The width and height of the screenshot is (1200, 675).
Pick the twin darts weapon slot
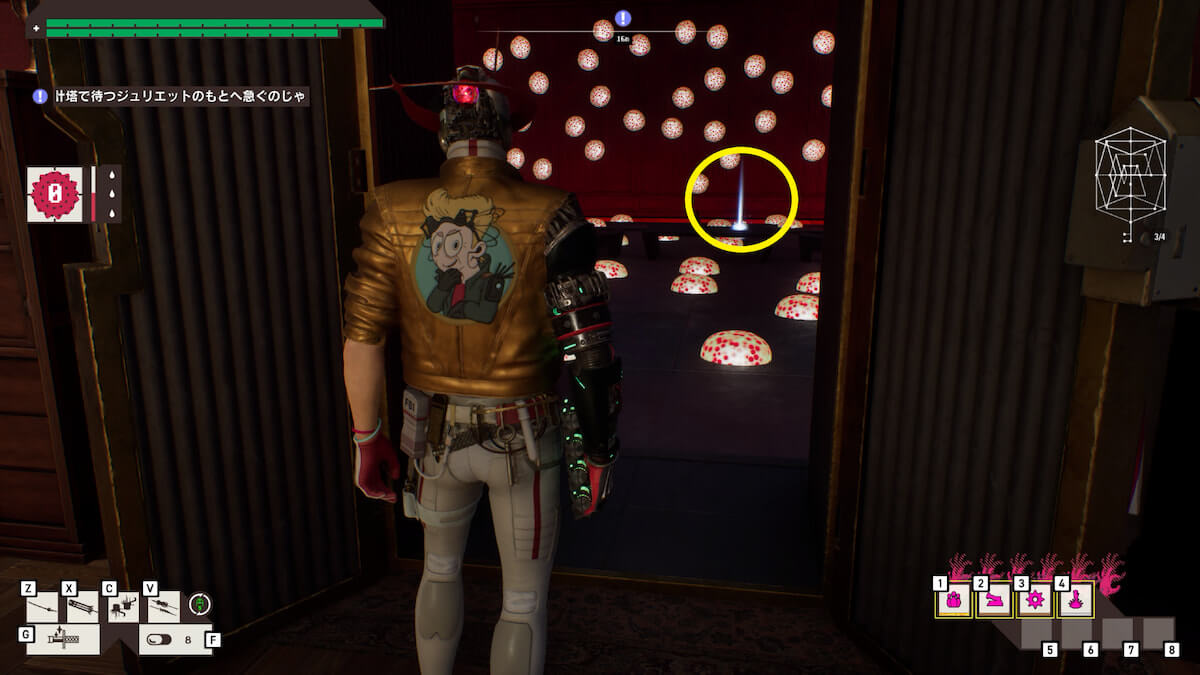pos(164,606)
